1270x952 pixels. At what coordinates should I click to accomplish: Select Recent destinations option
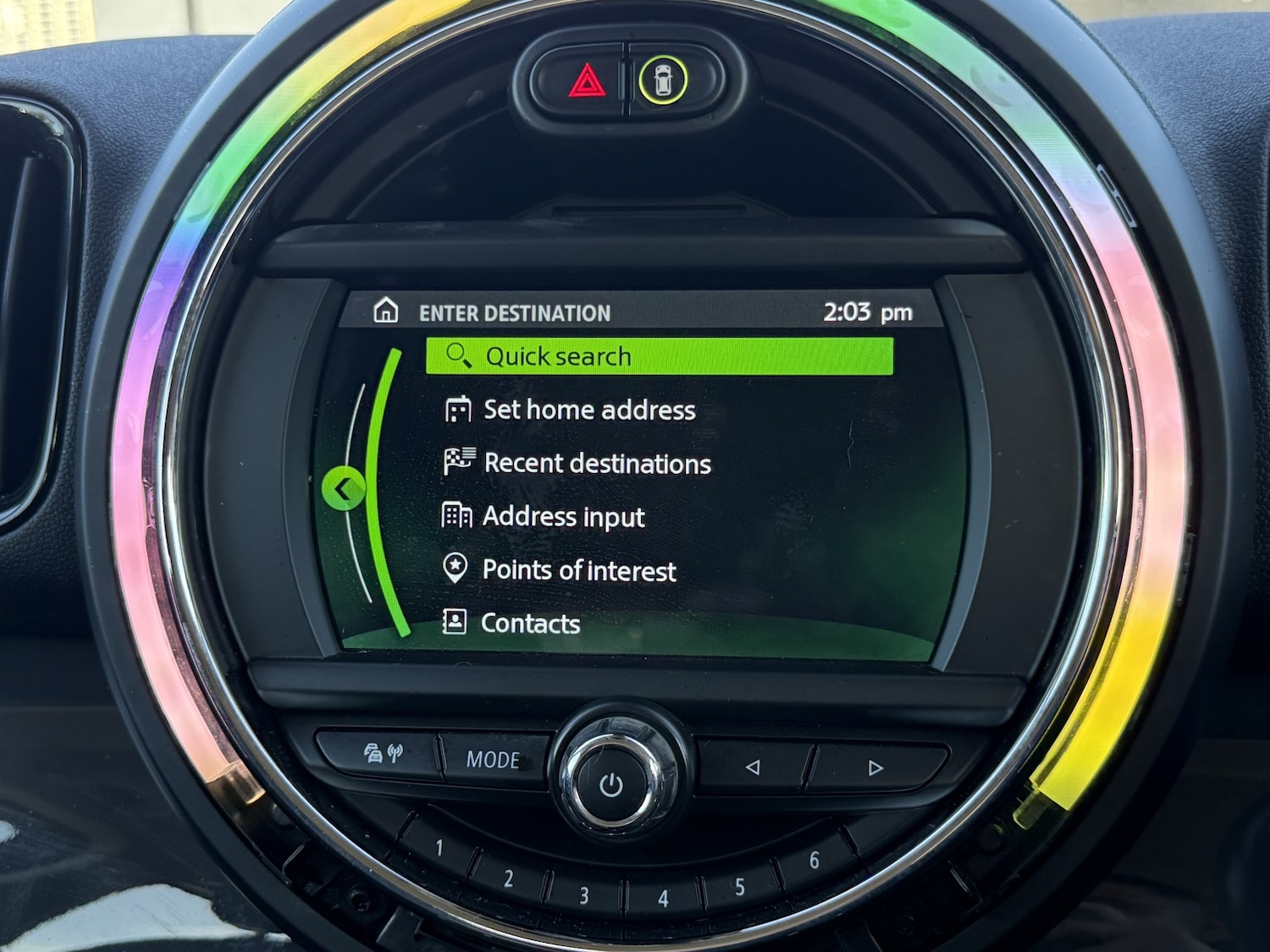596,464
